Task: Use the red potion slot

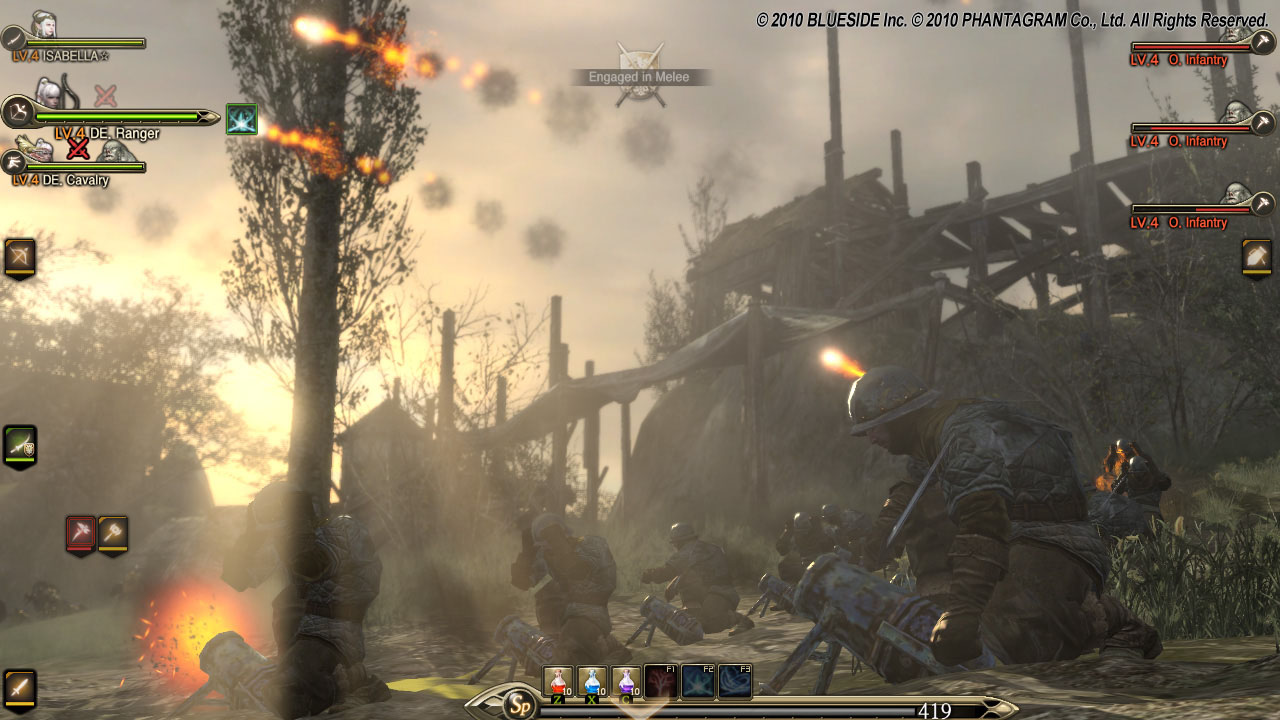Action: (x=557, y=681)
